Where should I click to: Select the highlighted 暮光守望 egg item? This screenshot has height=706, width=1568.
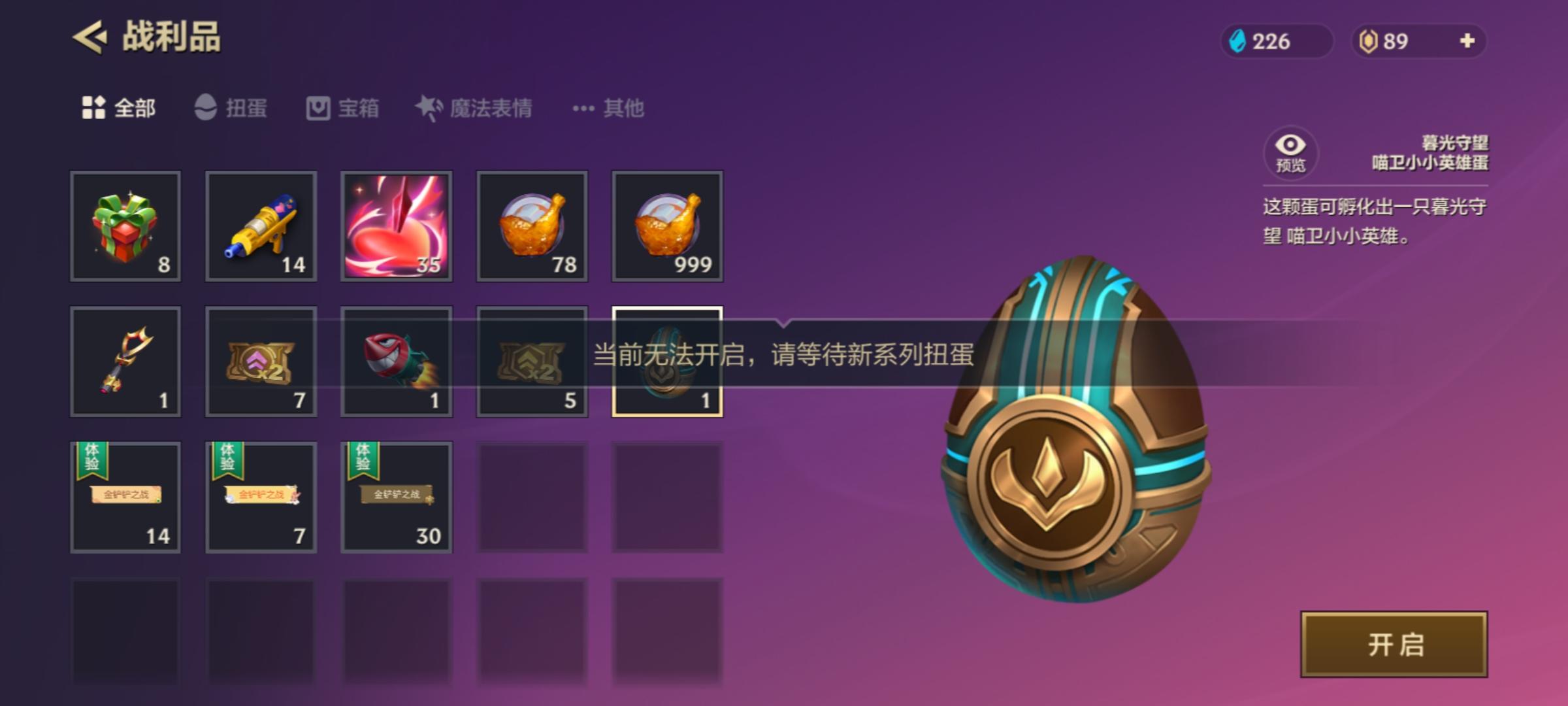[666, 363]
